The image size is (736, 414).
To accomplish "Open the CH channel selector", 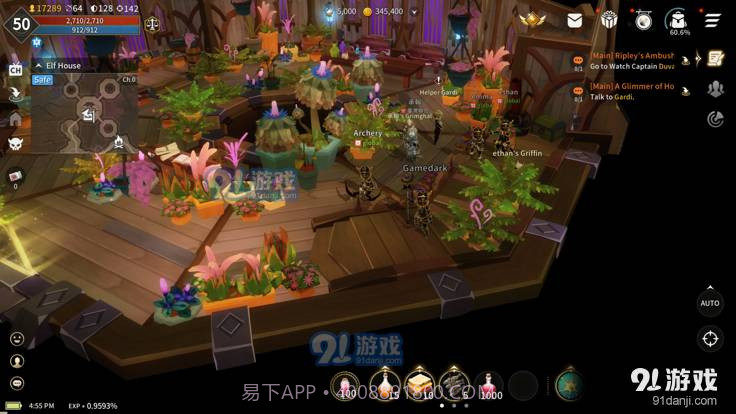I will [x=16, y=69].
